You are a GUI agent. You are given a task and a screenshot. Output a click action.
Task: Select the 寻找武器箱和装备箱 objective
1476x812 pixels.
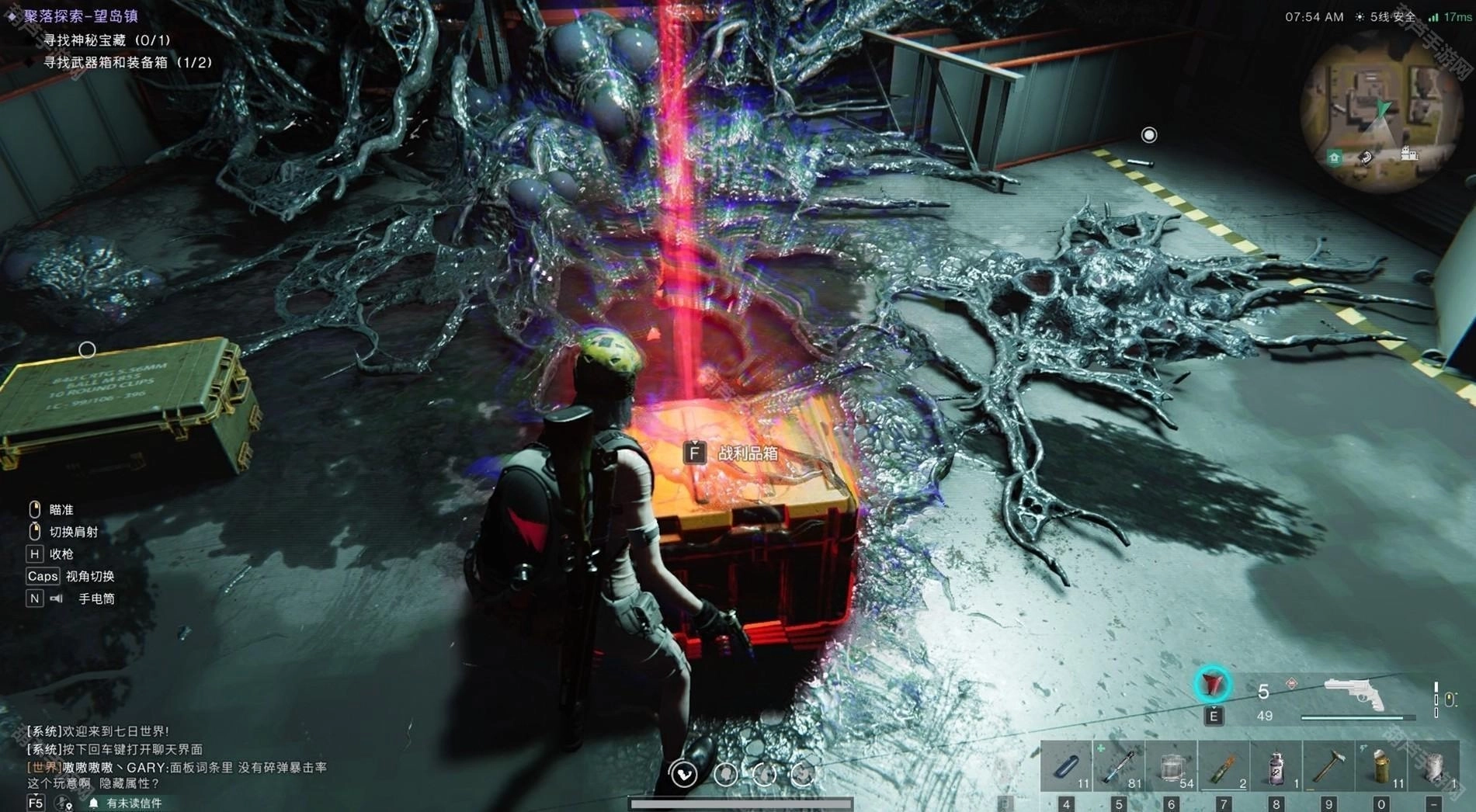click(127, 62)
